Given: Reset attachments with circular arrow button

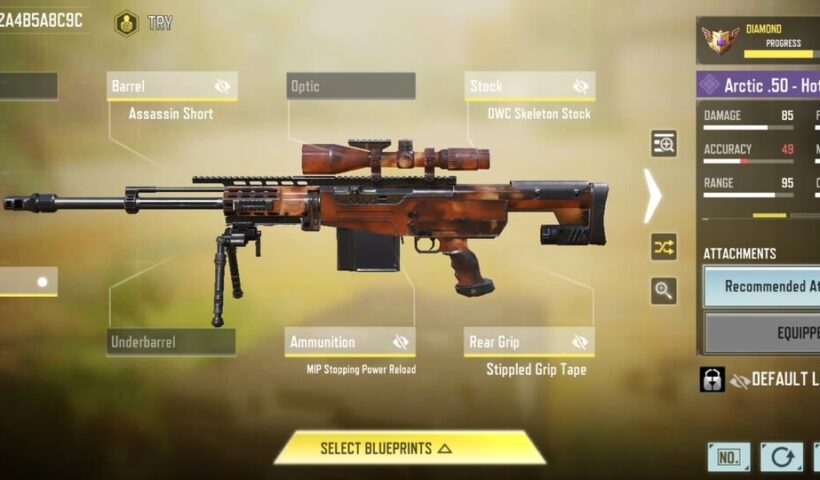Looking at the screenshot, I should (x=781, y=458).
